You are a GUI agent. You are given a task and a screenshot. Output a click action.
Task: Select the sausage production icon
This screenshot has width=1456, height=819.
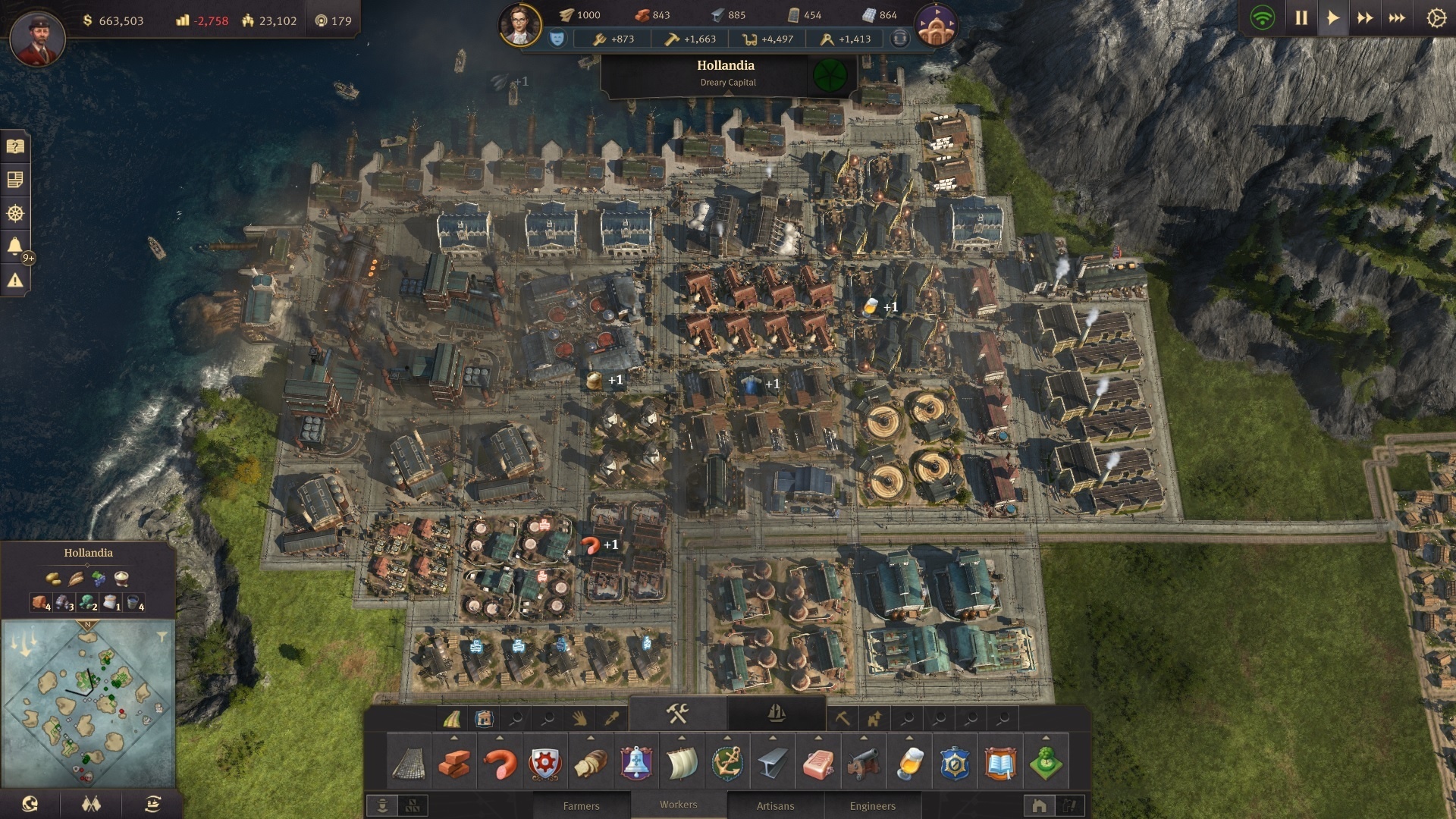pos(500,764)
